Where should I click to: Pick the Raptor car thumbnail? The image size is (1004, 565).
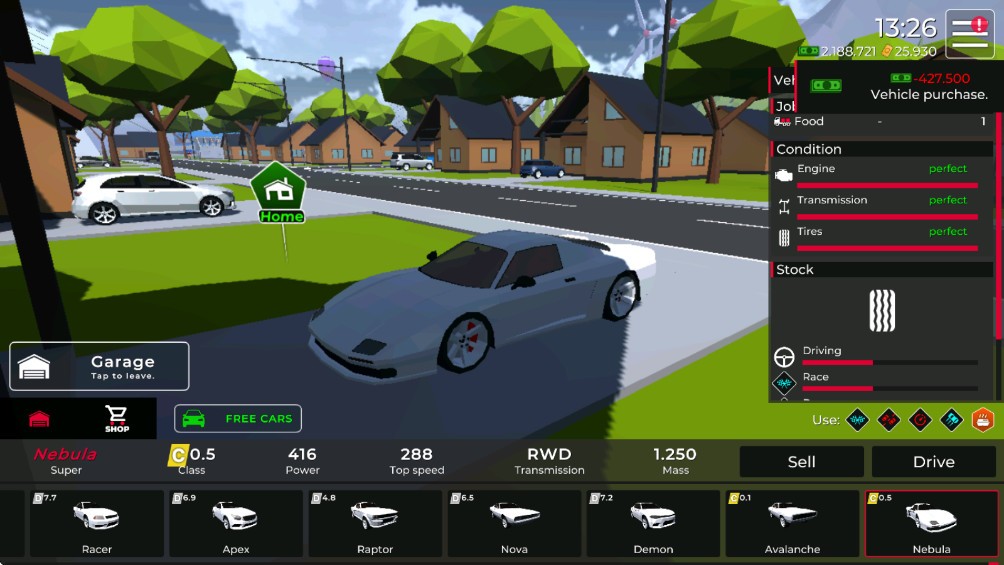375,523
